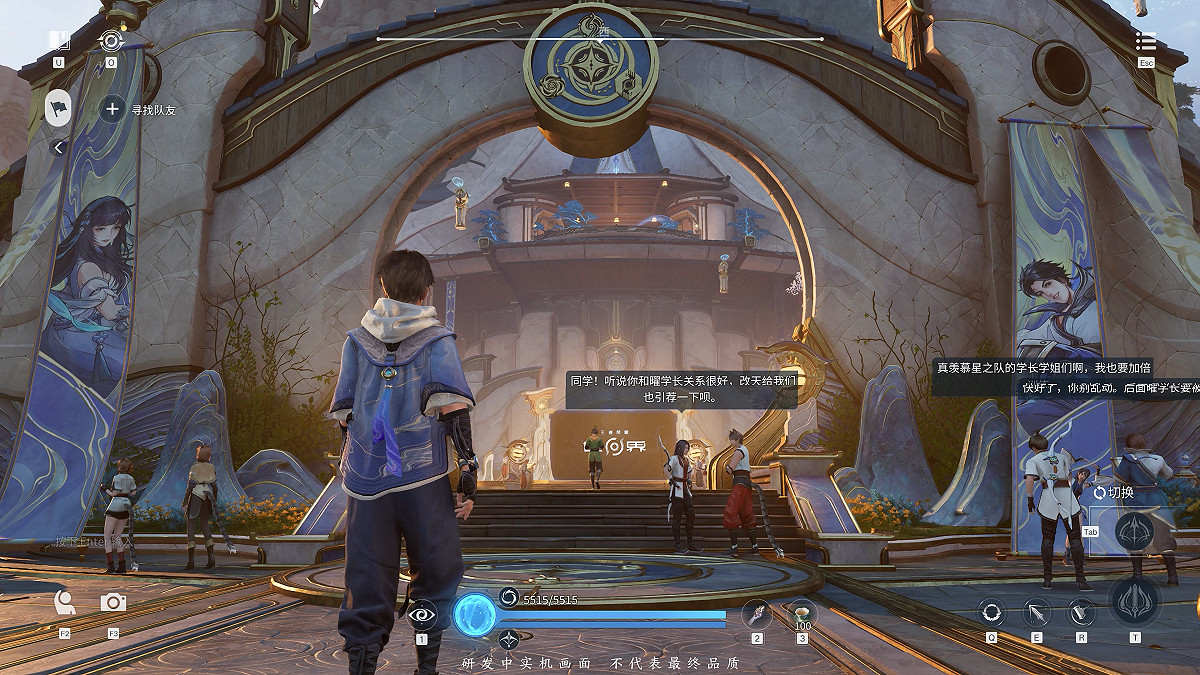Viewport: 1200px width, 675px height.
Task: Click the four-pointed star icon below the orb
Action: [509, 639]
